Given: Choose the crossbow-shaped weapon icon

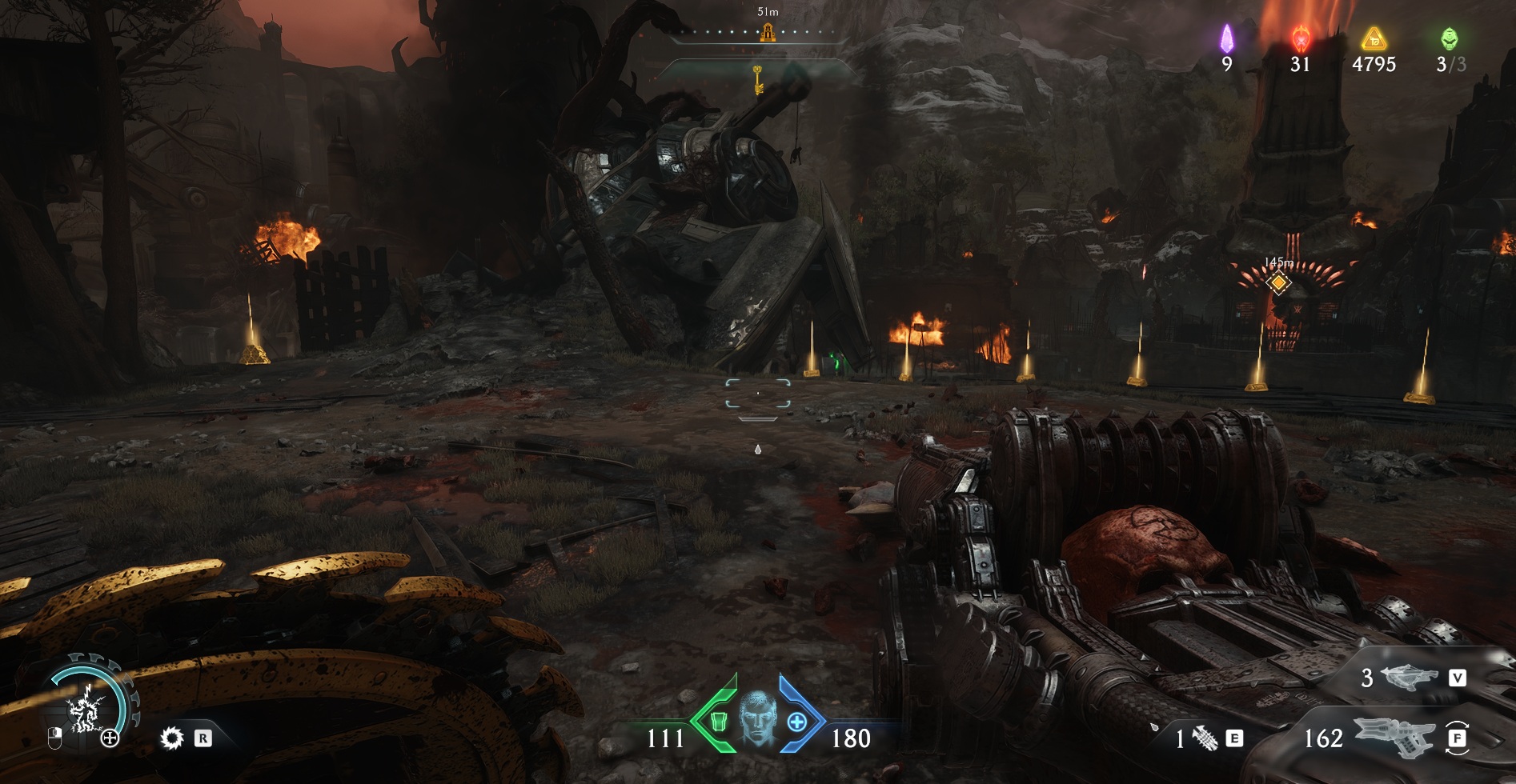Looking at the screenshot, I should coord(1409,678).
